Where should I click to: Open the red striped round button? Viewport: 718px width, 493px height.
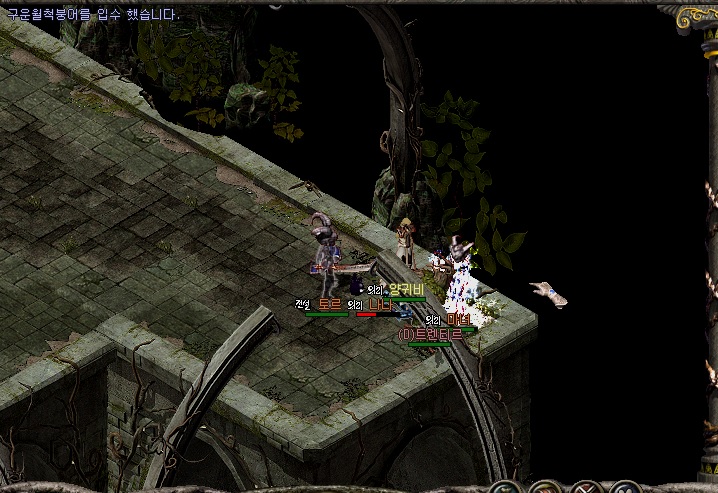coord(544,489)
